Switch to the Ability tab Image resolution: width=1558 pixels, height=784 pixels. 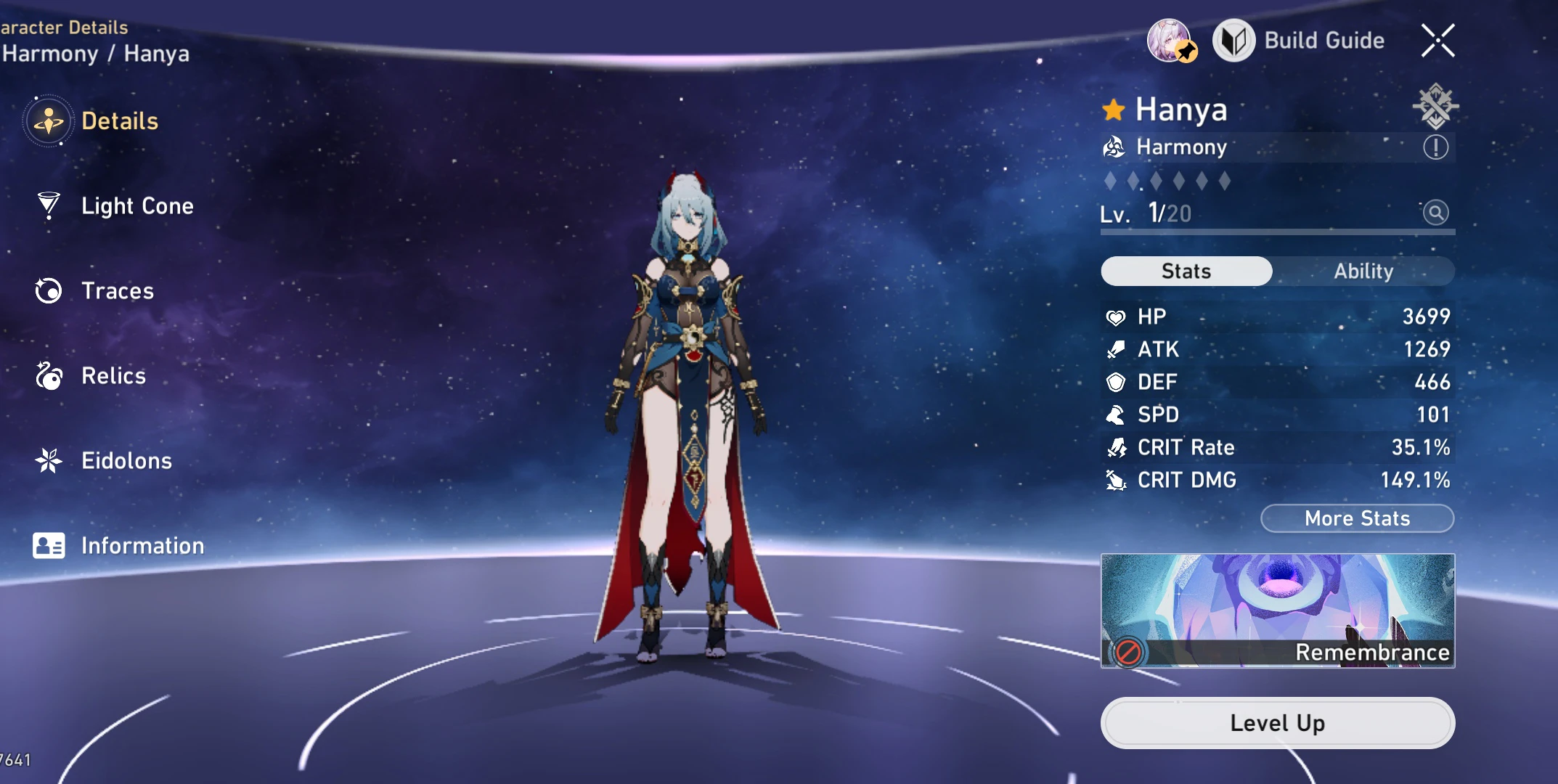click(1365, 271)
